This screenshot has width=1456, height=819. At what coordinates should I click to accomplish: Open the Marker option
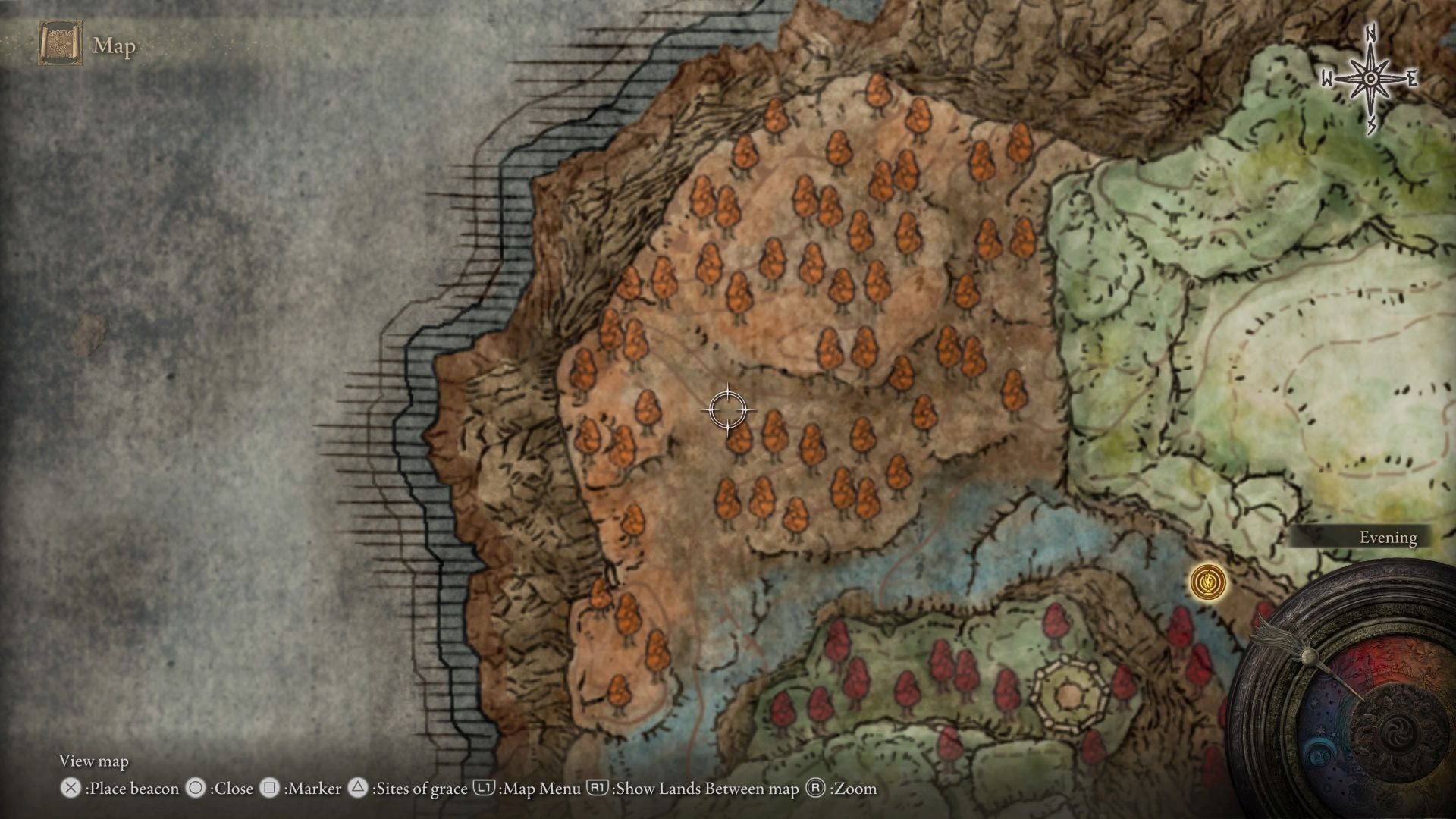point(312,789)
